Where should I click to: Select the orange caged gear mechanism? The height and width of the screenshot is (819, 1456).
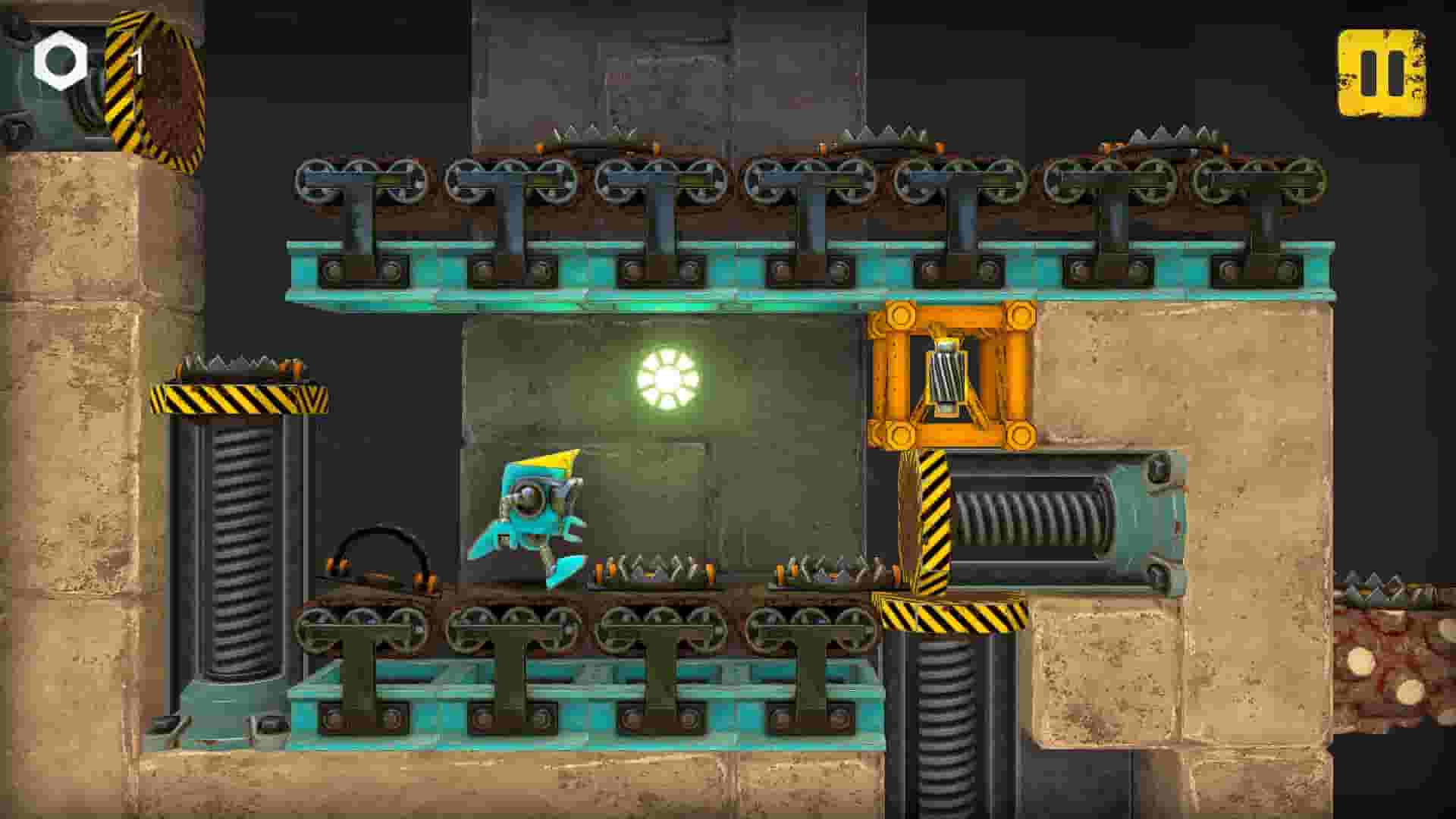(x=952, y=375)
